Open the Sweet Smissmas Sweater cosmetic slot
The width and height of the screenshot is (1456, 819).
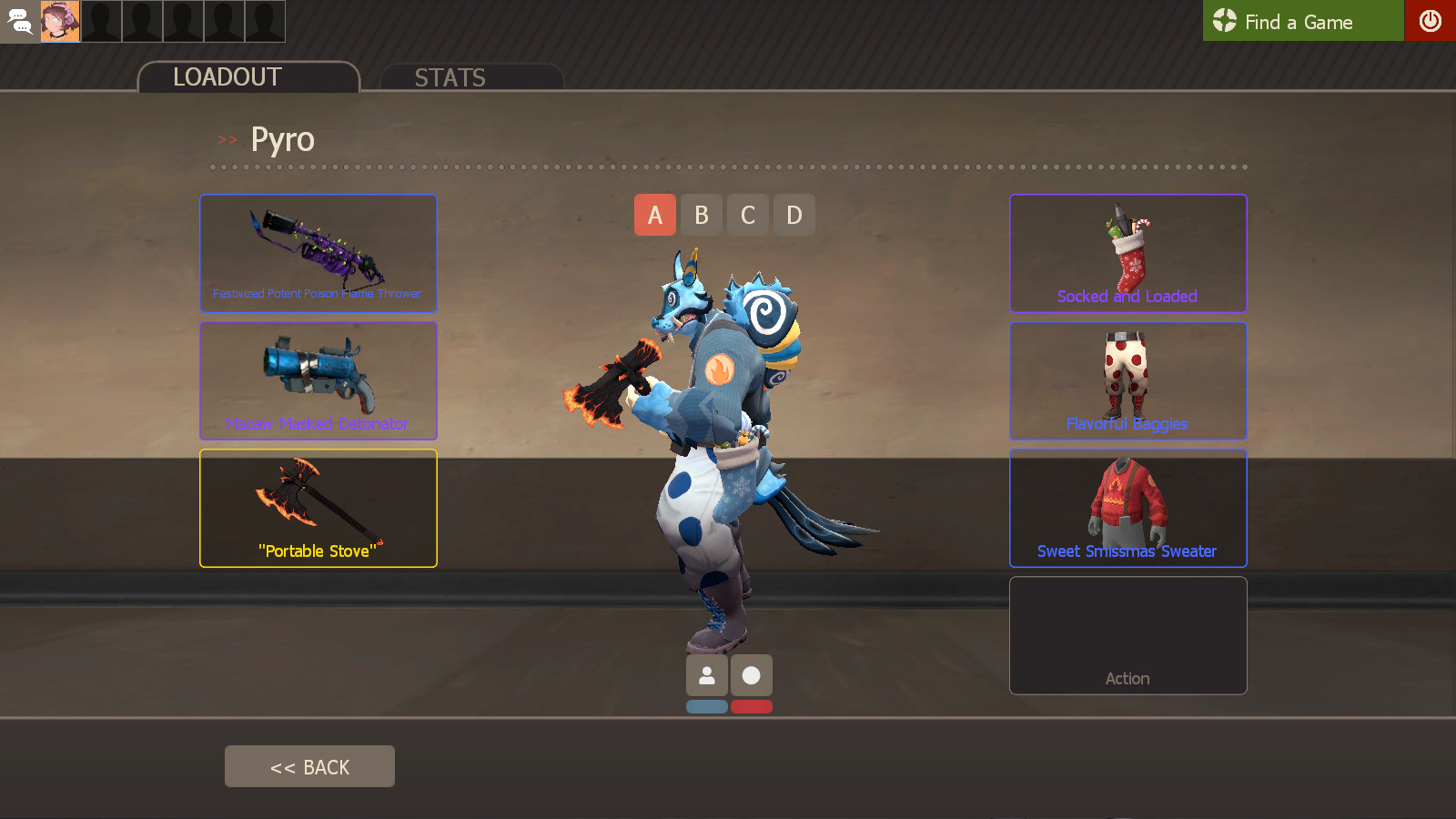[1128, 508]
